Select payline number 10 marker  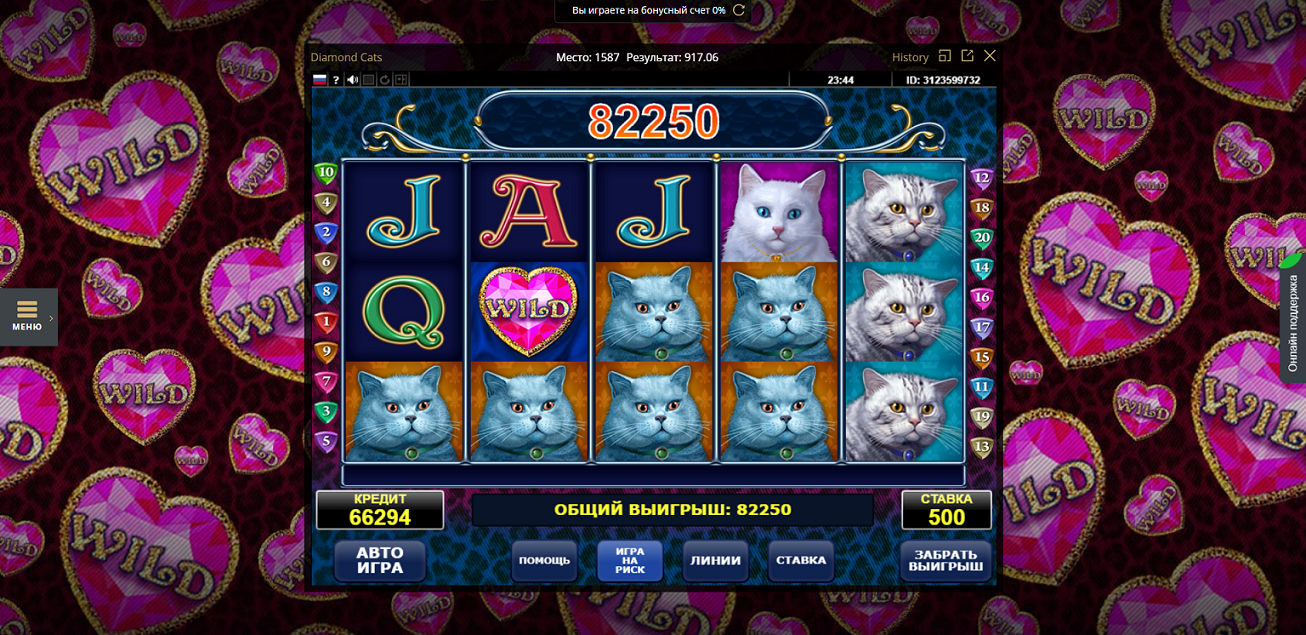coord(326,172)
